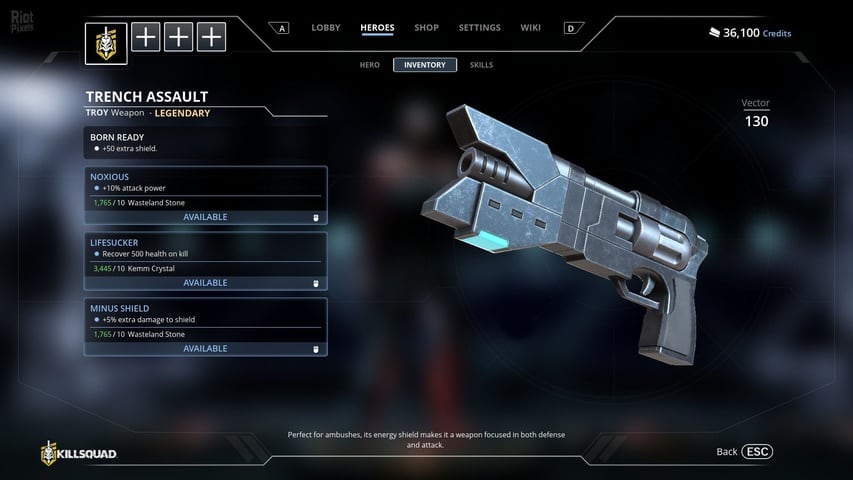This screenshot has height=480, width=853.
Task: Open the Wiki page
Action: [530, 28]
